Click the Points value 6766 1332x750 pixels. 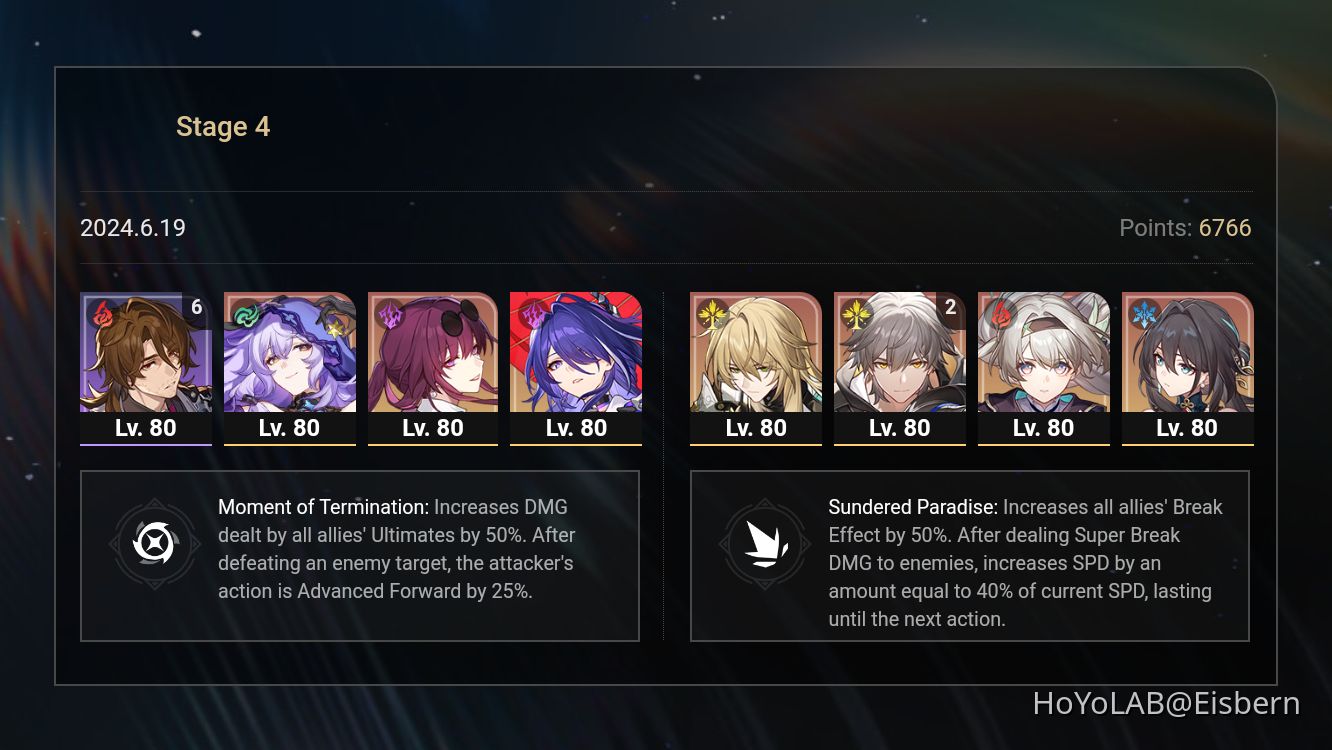click(1224, 228)
